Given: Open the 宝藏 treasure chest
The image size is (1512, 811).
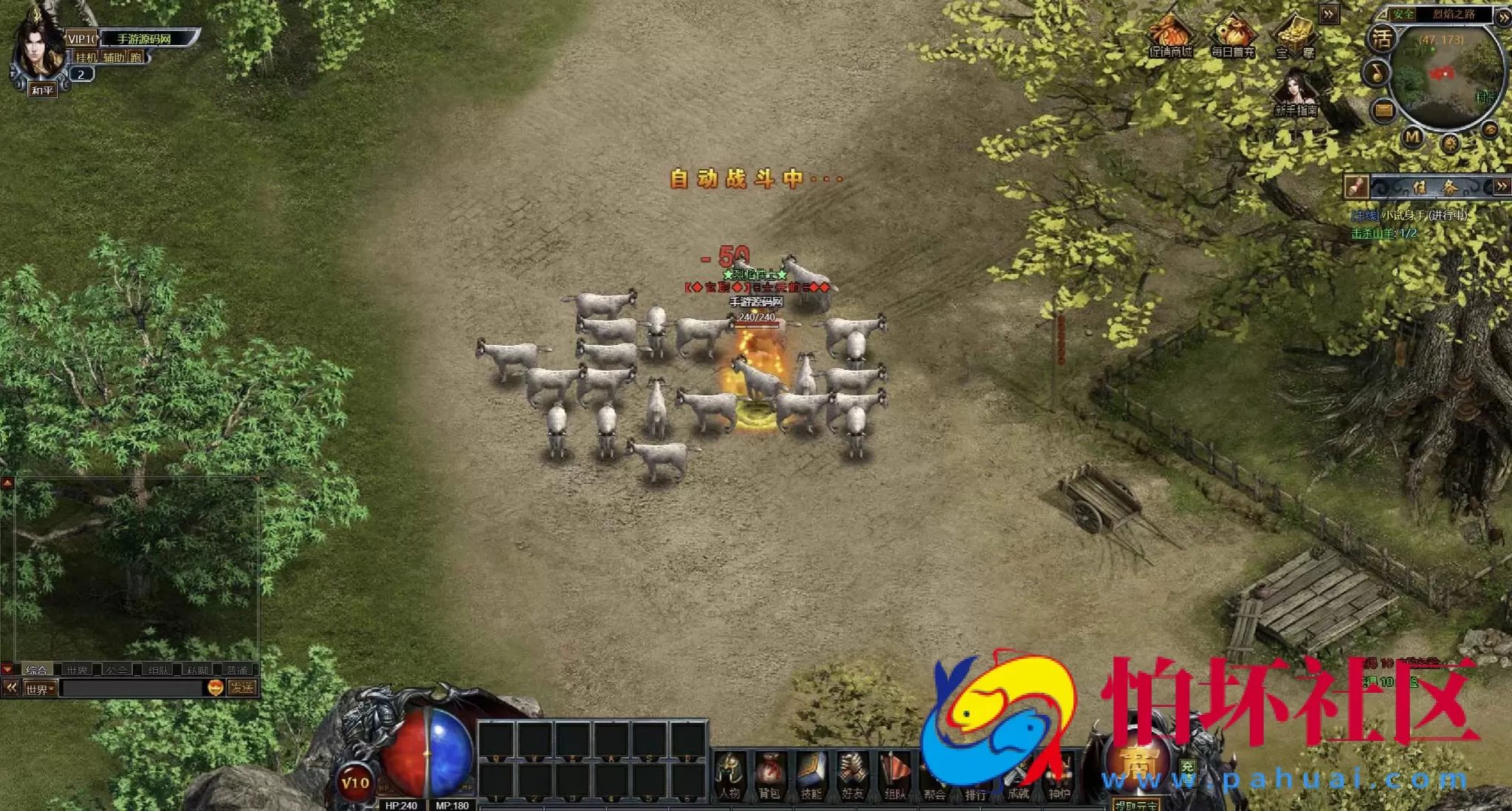Looking at the screenshot, I should 1295,37.
